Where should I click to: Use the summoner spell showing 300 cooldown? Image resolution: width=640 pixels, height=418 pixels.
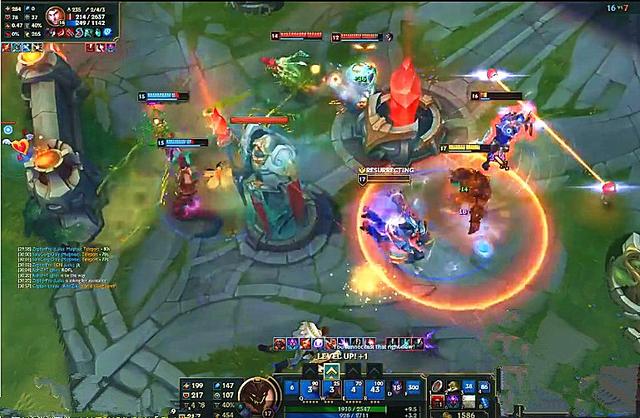point(412,388)
